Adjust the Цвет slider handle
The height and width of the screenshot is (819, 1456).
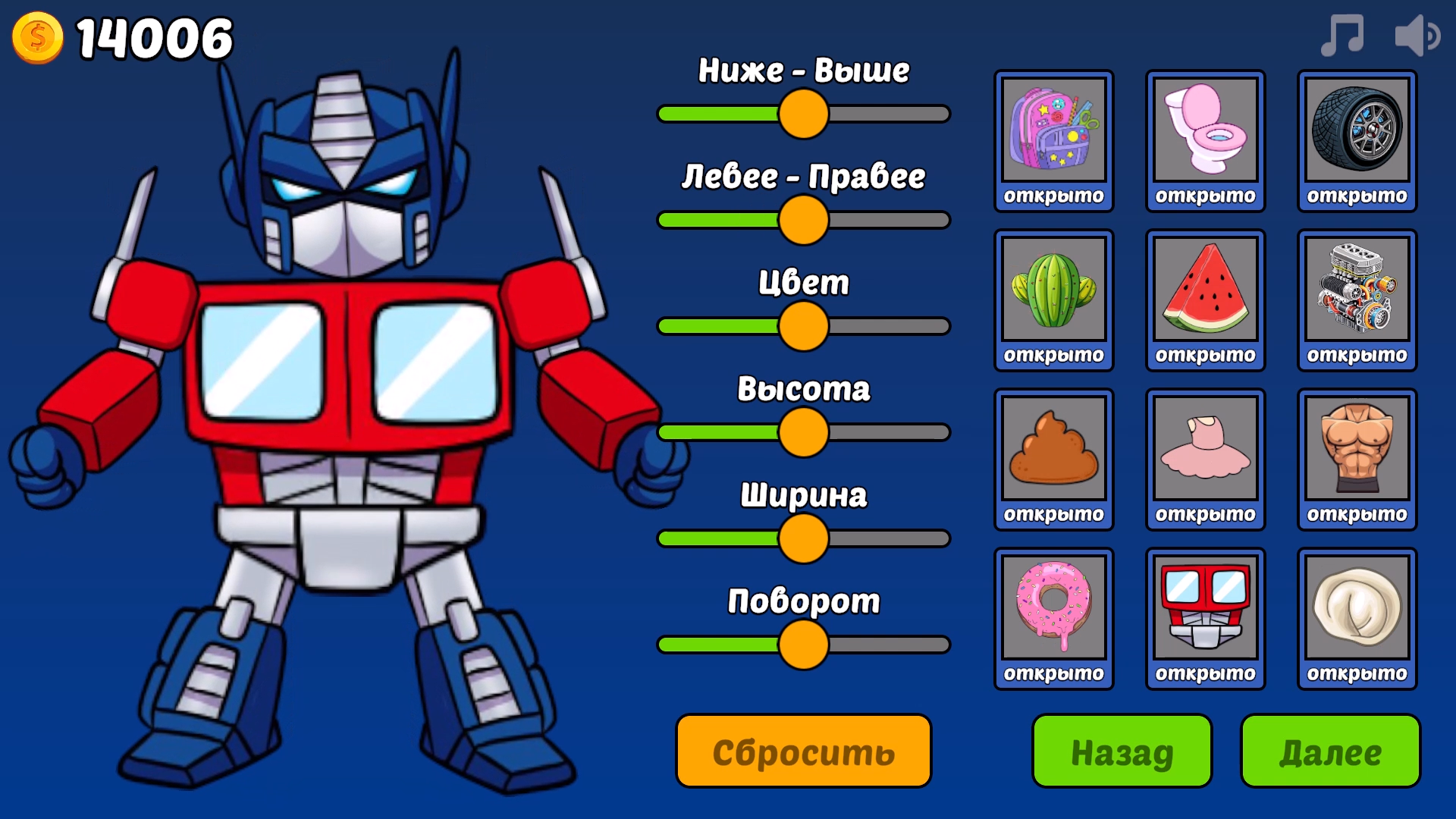pyautogui.click(x=802, y=325)
